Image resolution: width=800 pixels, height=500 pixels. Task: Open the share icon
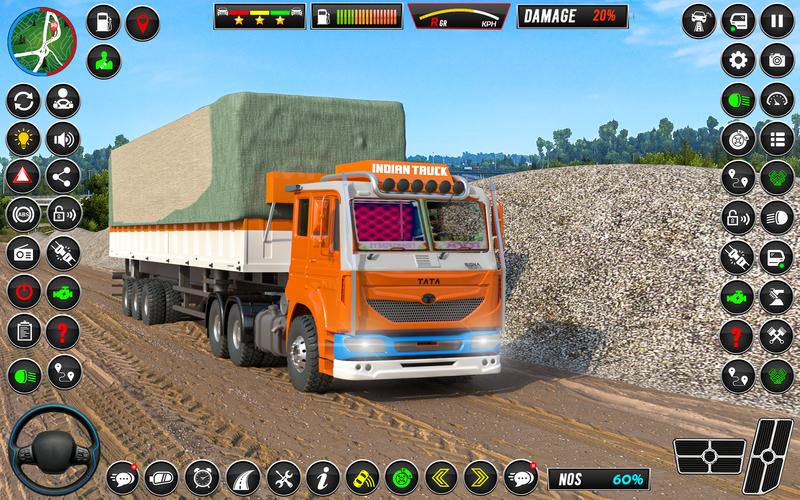point(64,176)
